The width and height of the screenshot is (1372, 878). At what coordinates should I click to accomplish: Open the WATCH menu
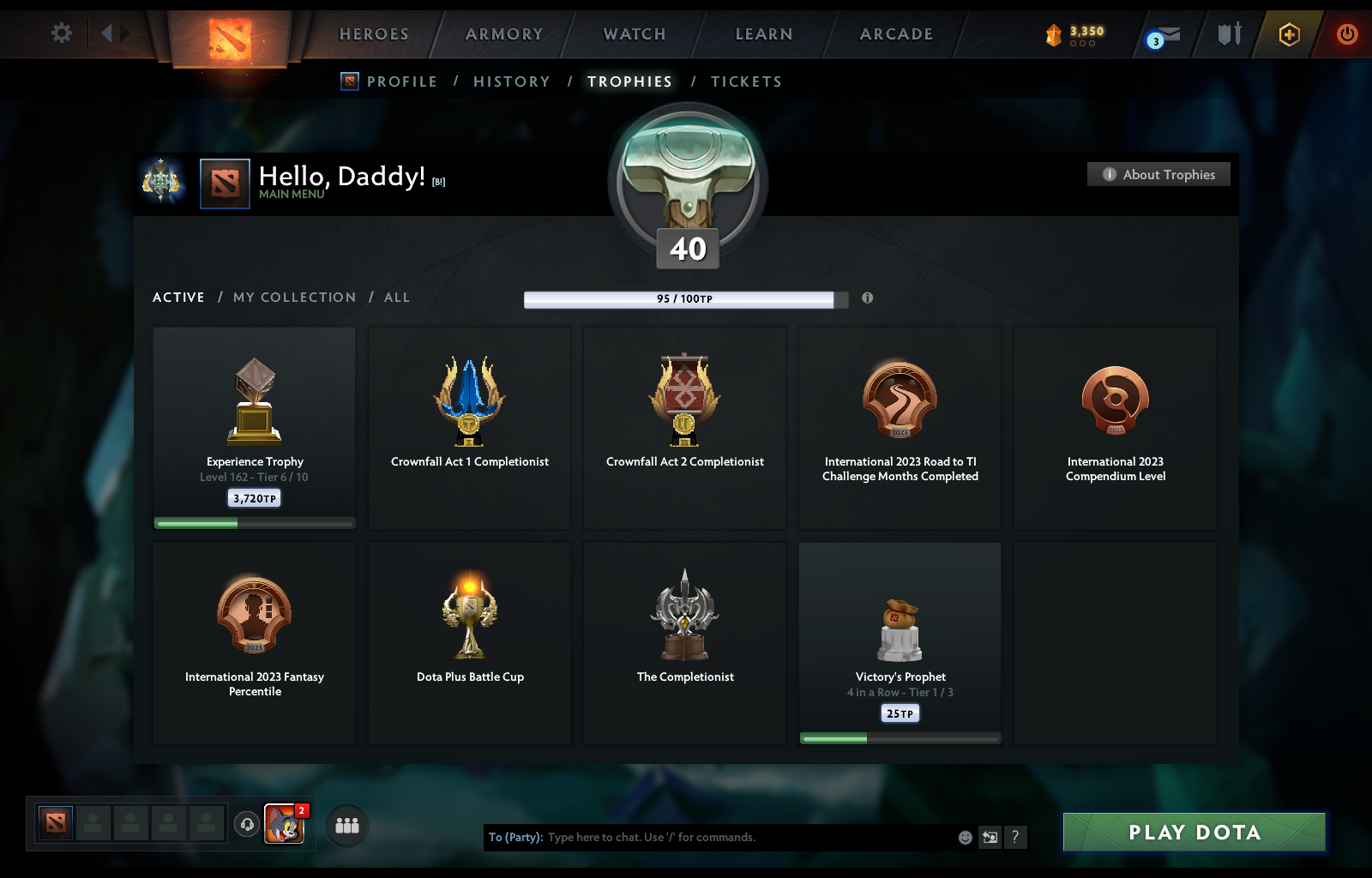point(634,34)
